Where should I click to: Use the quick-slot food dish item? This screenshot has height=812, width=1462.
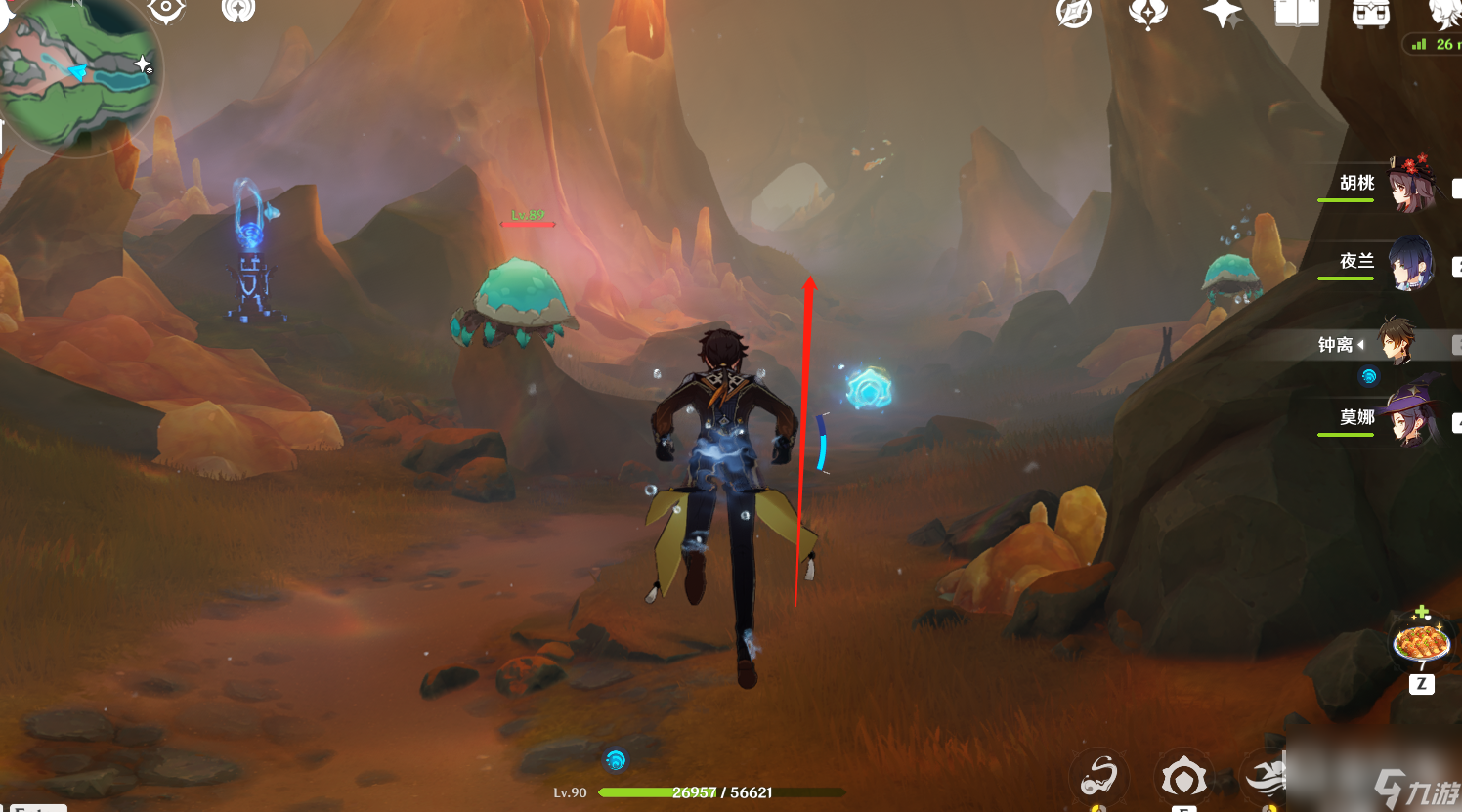pos(1421,644)
